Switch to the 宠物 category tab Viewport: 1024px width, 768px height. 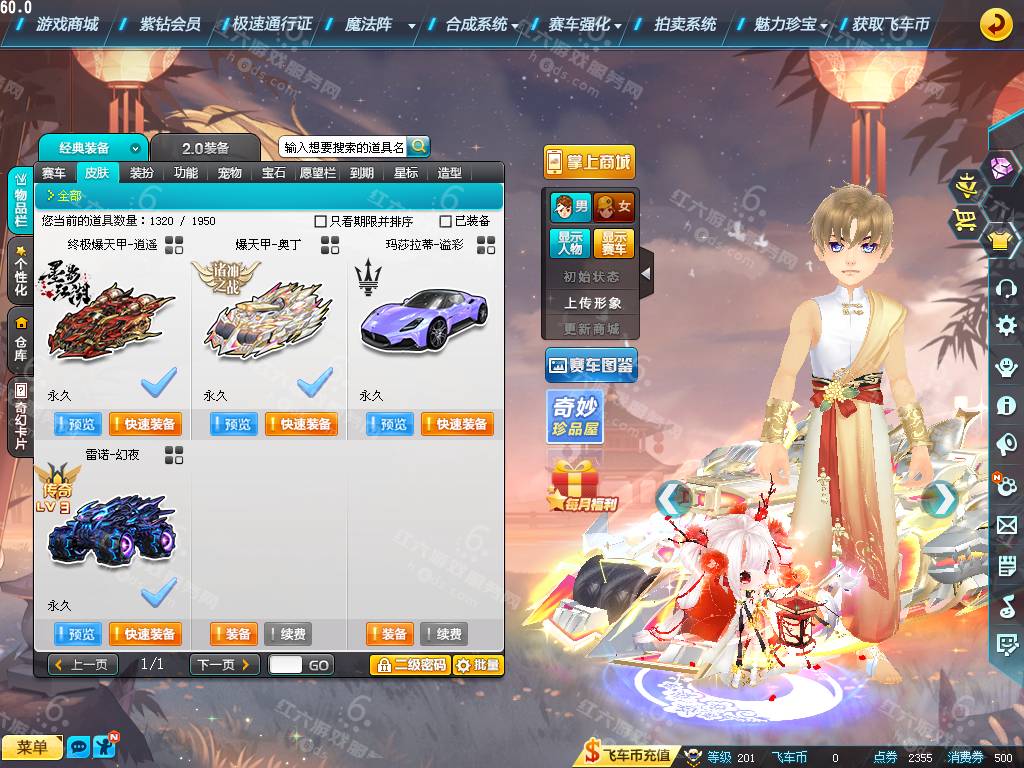pyautogui.click(x=230, y=173)
